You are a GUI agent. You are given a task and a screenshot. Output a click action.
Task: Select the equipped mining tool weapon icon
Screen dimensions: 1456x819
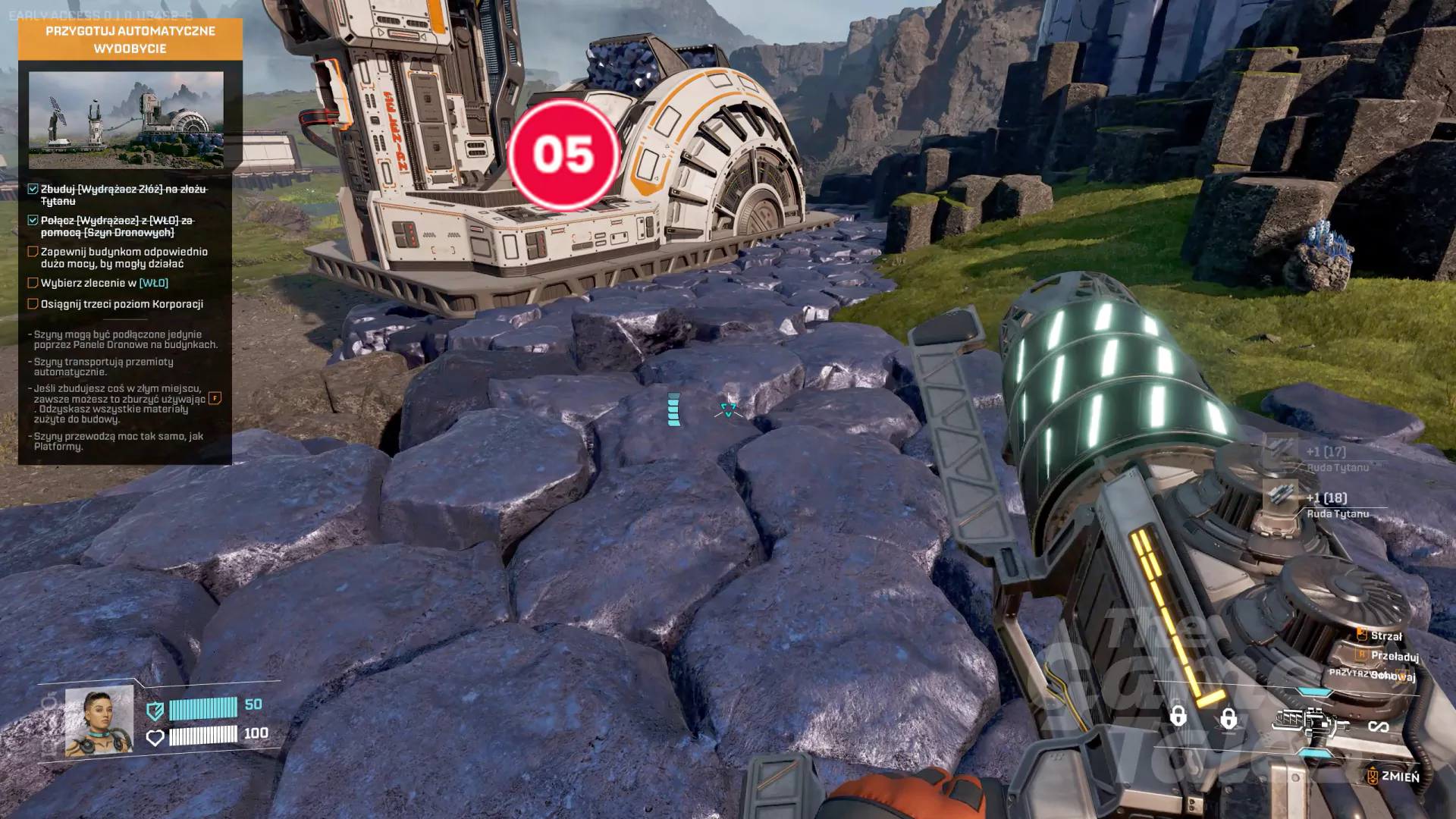pos(1309,723)
